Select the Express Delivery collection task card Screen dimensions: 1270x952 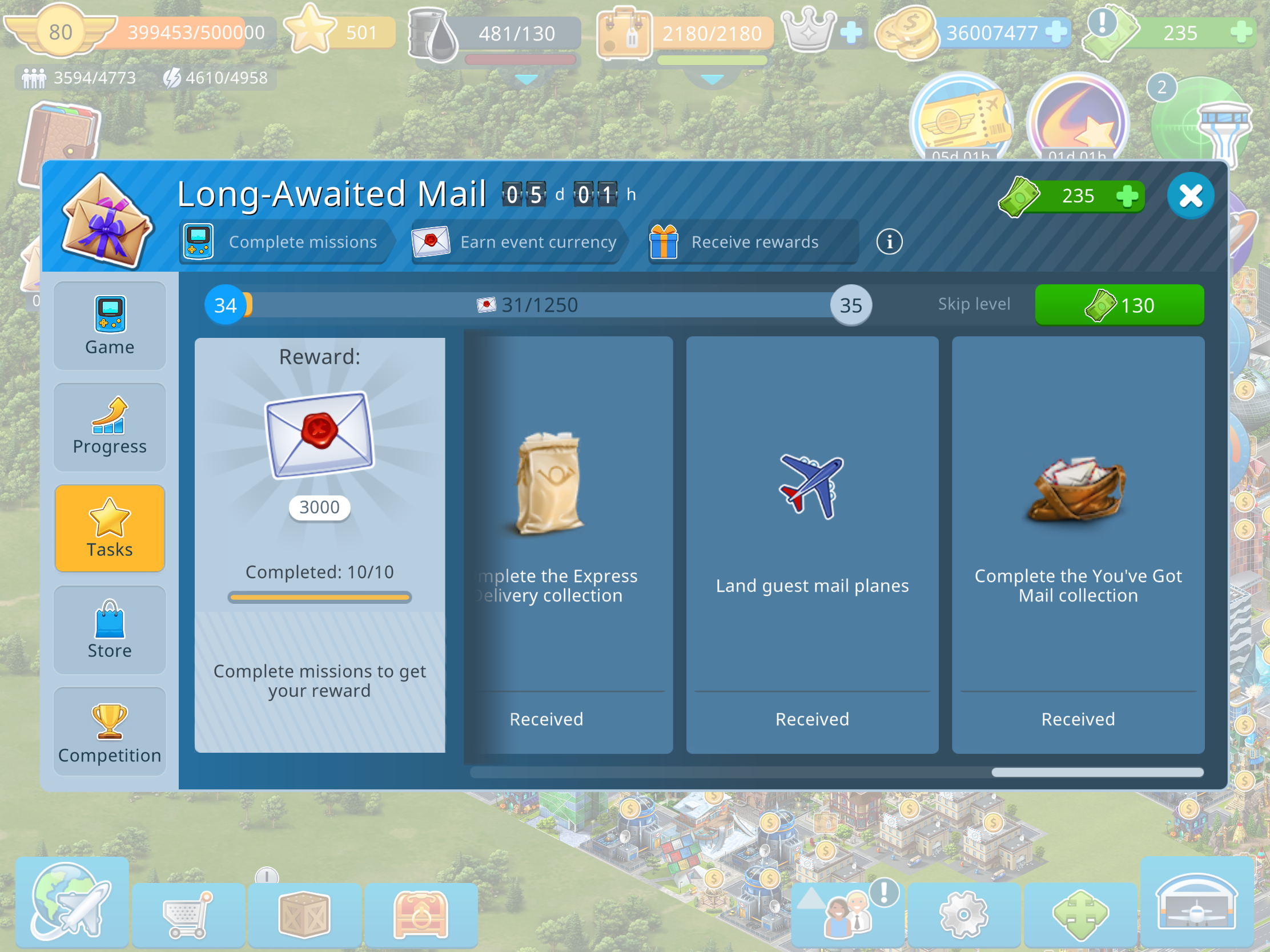click(568, 544)
